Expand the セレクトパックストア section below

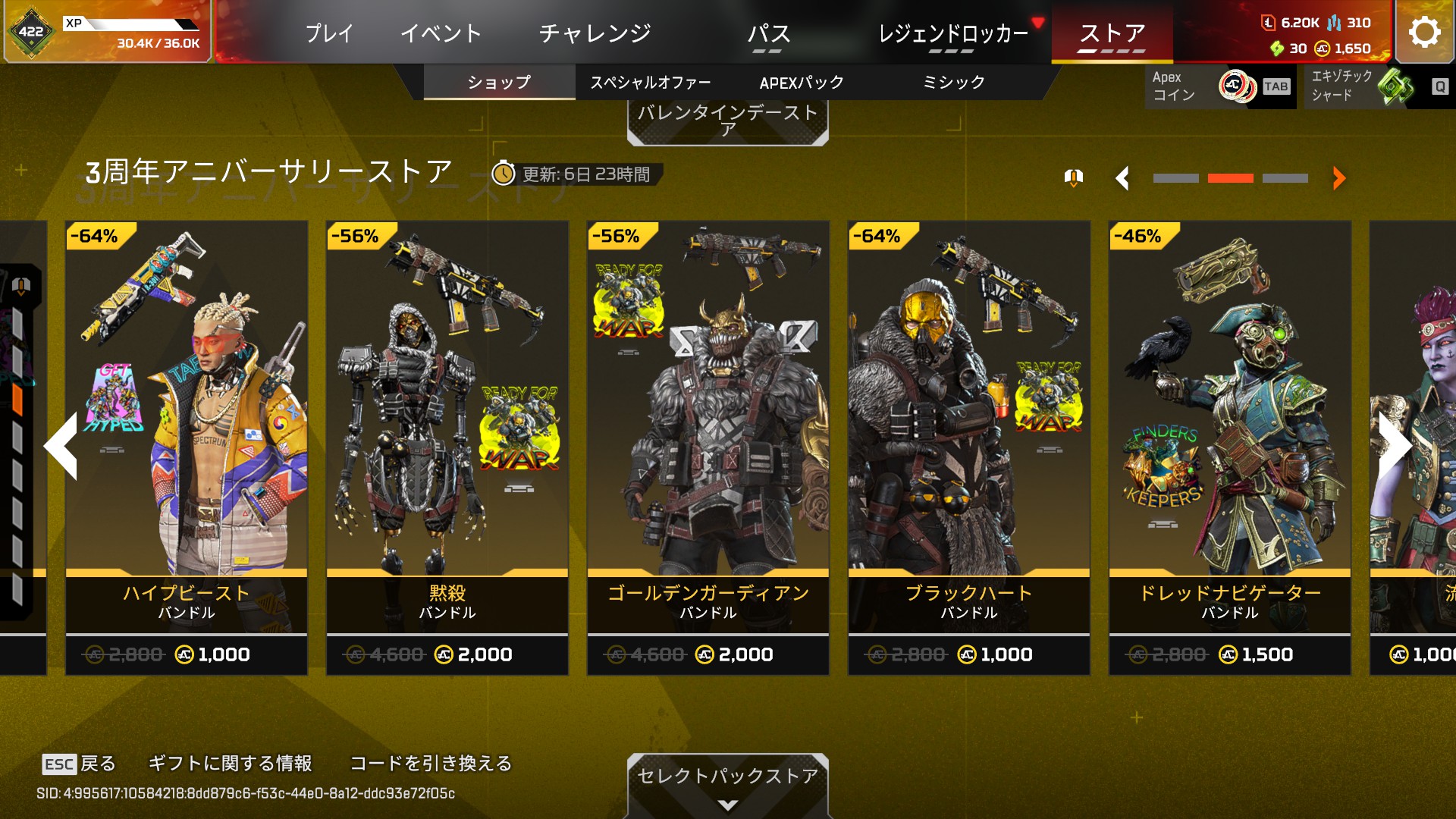coord(727,786)
